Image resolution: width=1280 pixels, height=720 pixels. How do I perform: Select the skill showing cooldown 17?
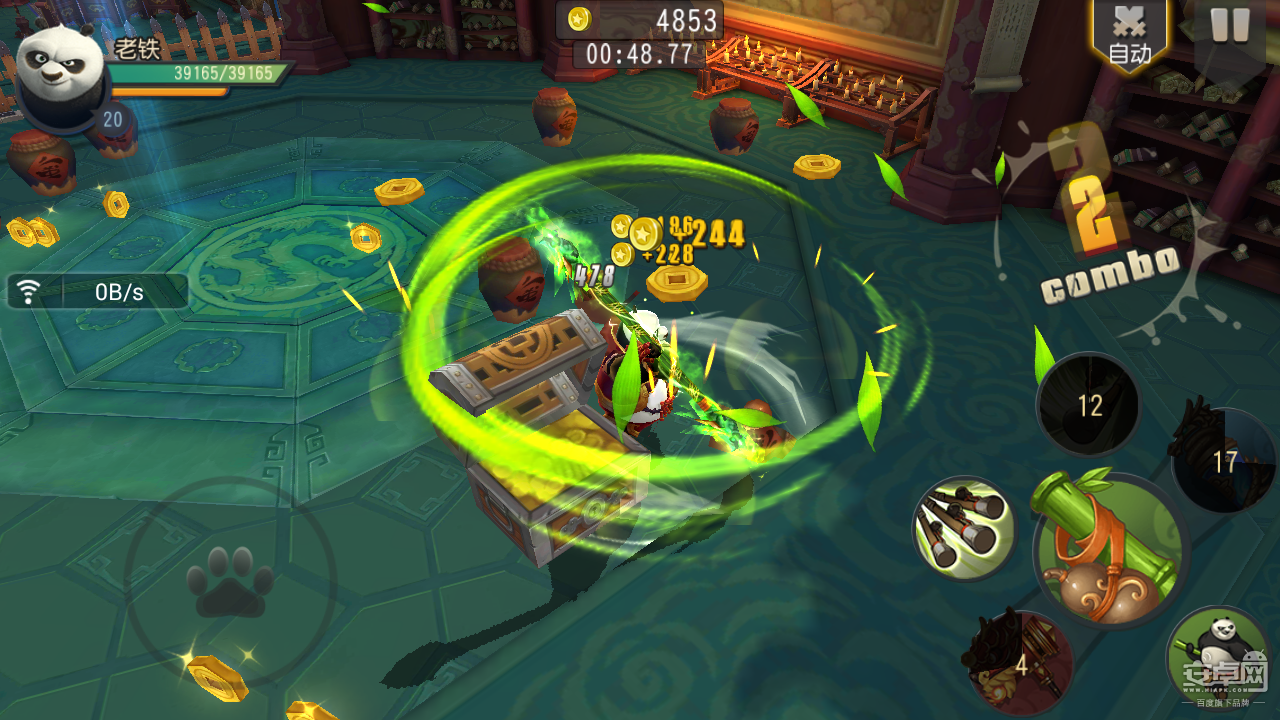[1224, 461]
